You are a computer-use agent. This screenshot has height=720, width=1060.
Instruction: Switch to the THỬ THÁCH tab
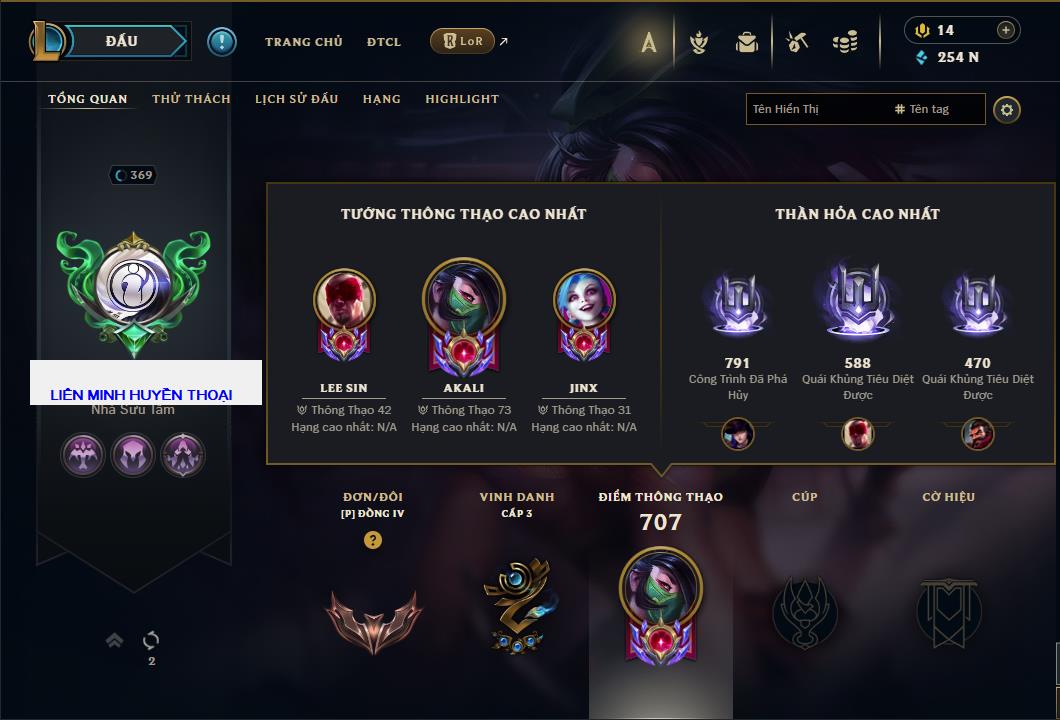pyautogui.click(x=191, y=99)
